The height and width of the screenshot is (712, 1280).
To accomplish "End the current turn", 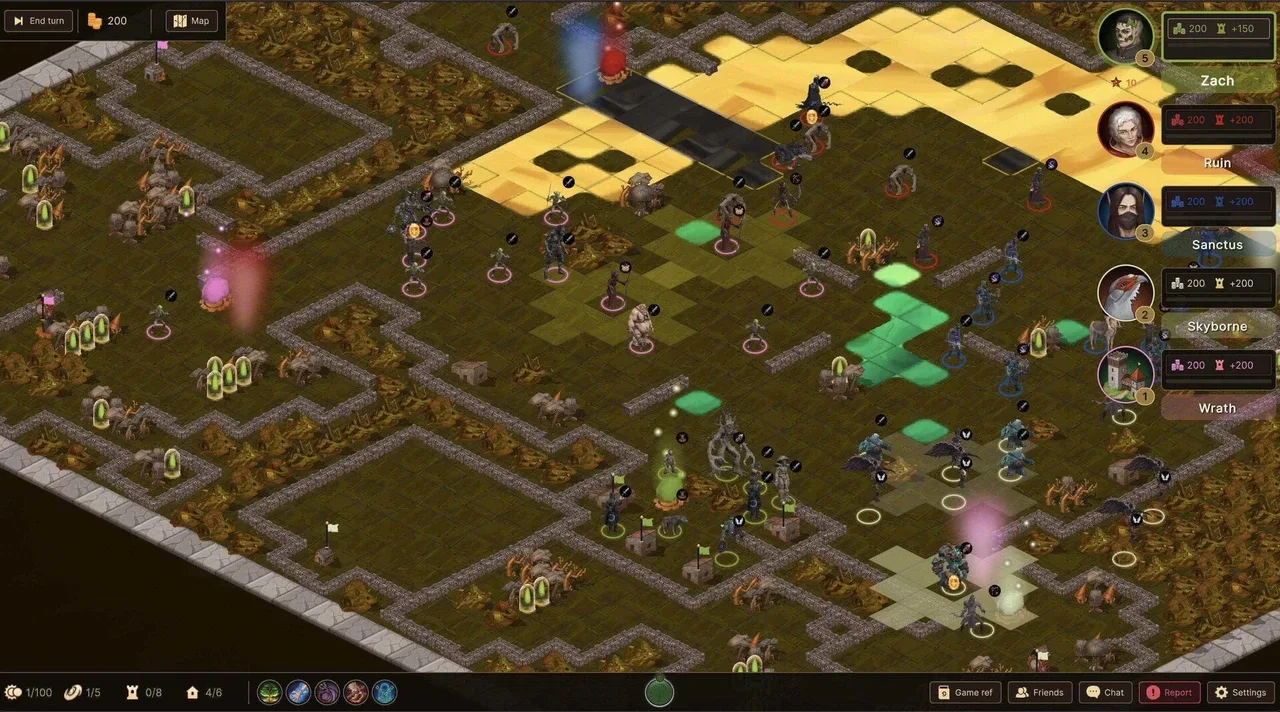I will click(x=39, y=21).
